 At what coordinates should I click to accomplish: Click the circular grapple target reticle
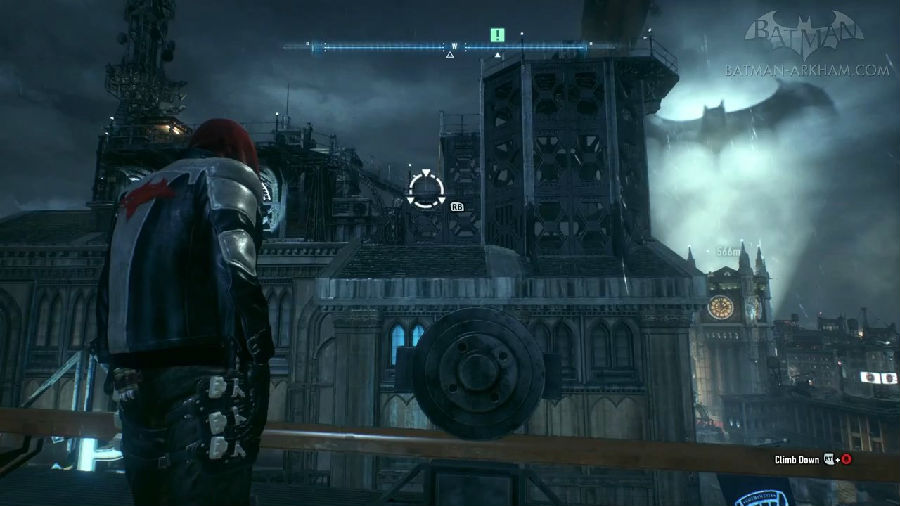(426, 189)
